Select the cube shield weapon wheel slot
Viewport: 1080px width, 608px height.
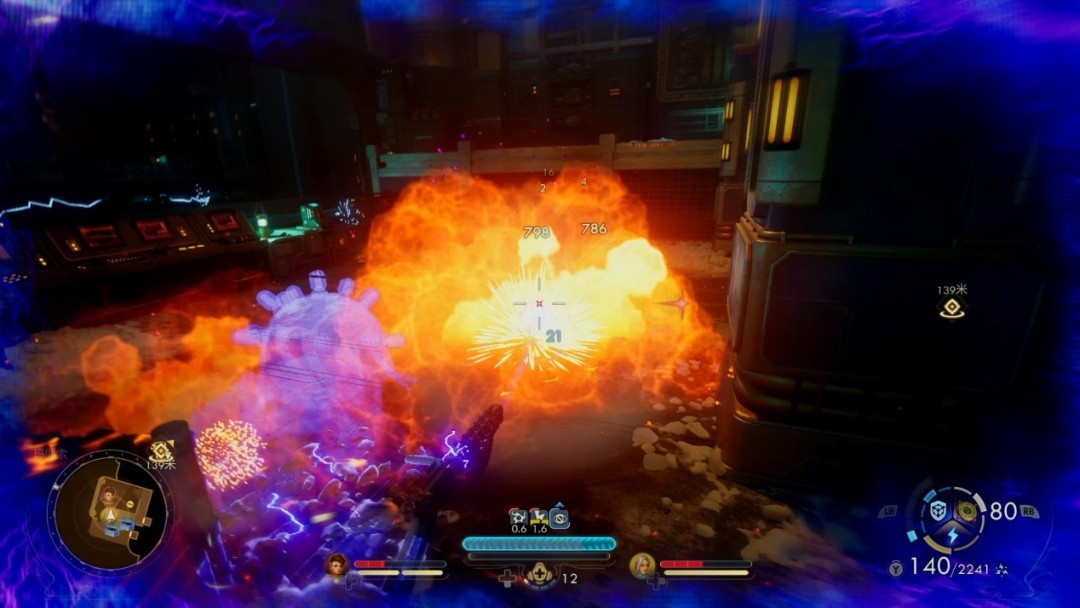(939, 510)
